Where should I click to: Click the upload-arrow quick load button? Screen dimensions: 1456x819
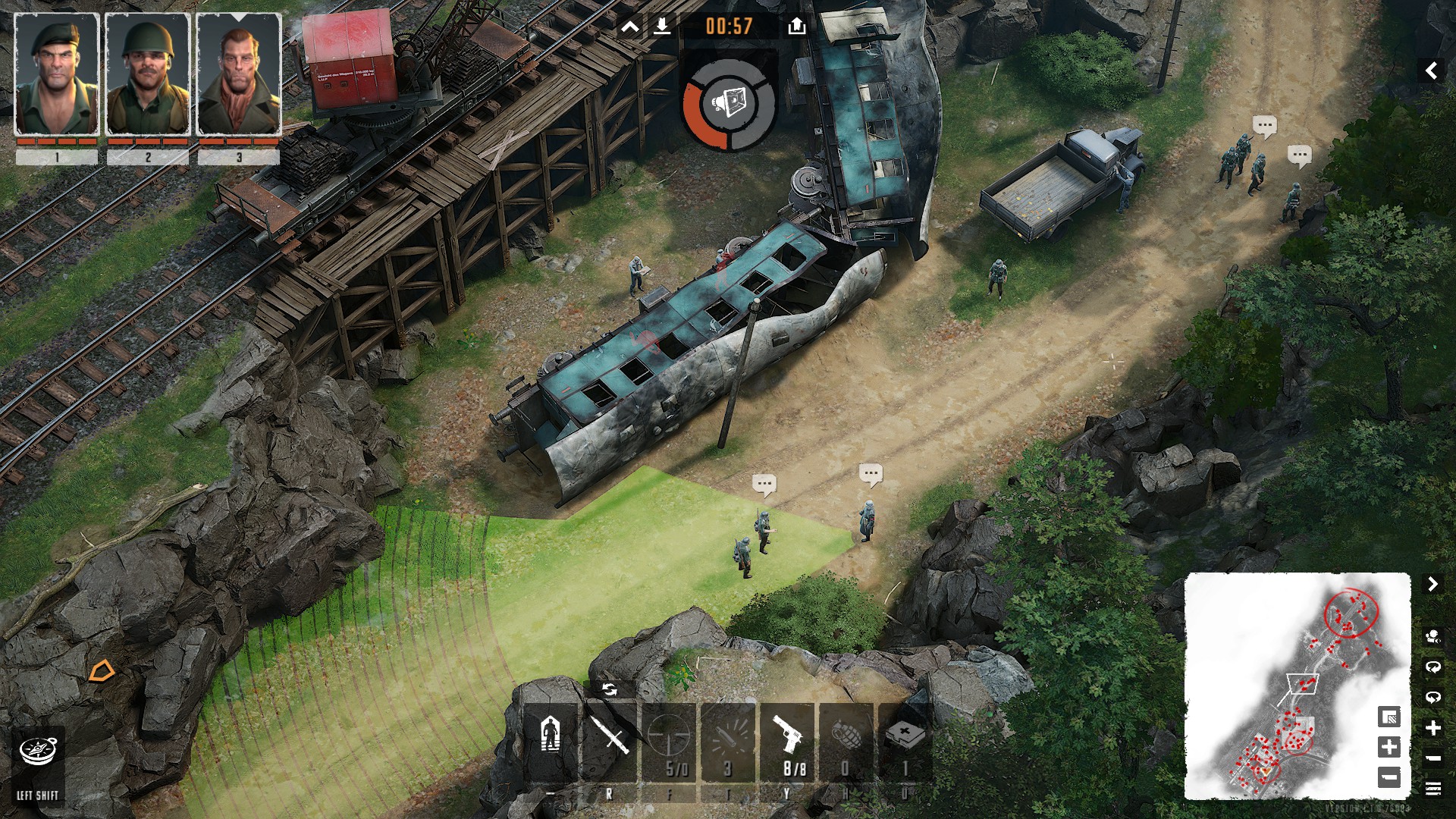[796, 27]
